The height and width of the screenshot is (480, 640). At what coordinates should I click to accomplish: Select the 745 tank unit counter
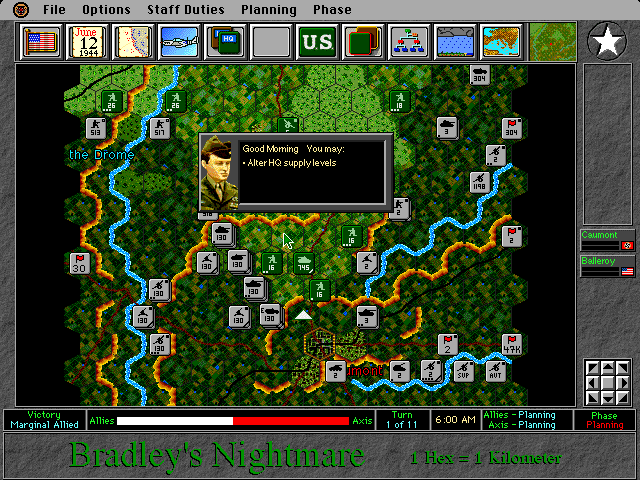[303, 262]
